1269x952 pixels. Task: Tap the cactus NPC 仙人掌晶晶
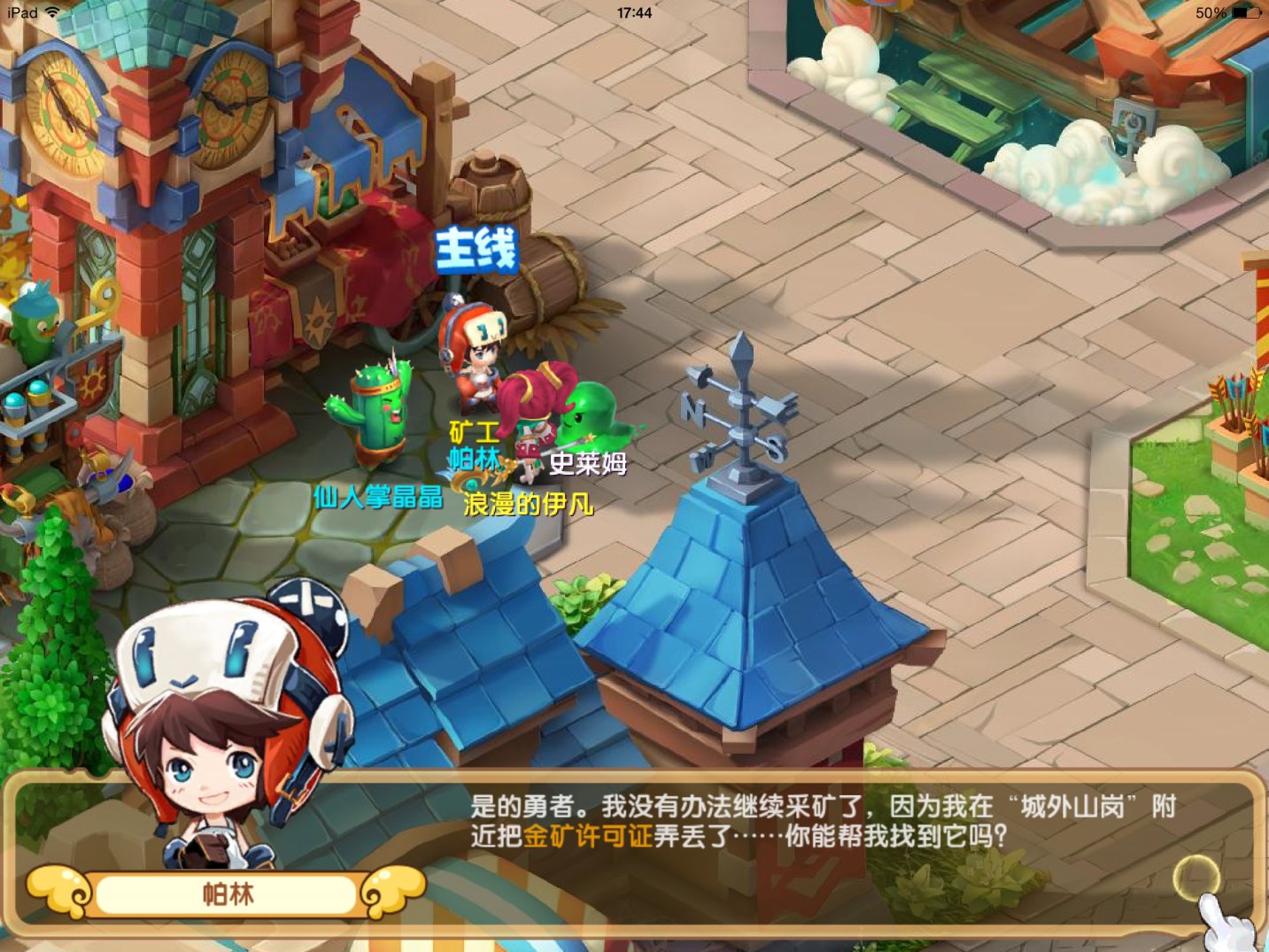coord(375,412)
